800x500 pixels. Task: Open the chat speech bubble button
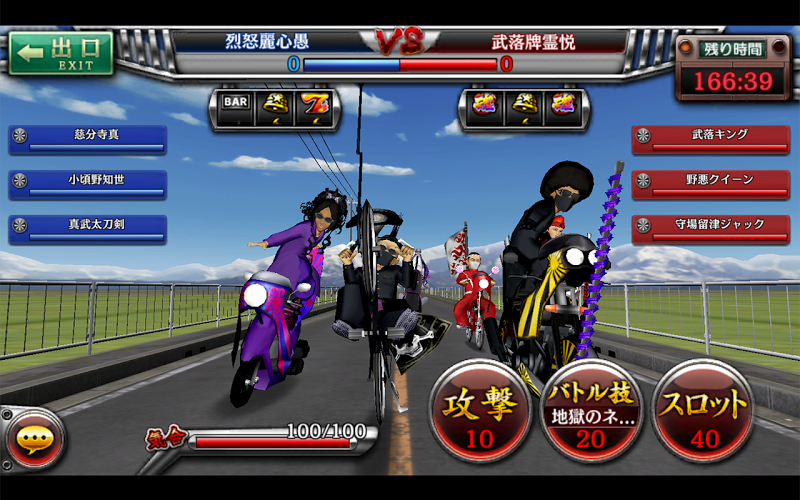point(33,440)
